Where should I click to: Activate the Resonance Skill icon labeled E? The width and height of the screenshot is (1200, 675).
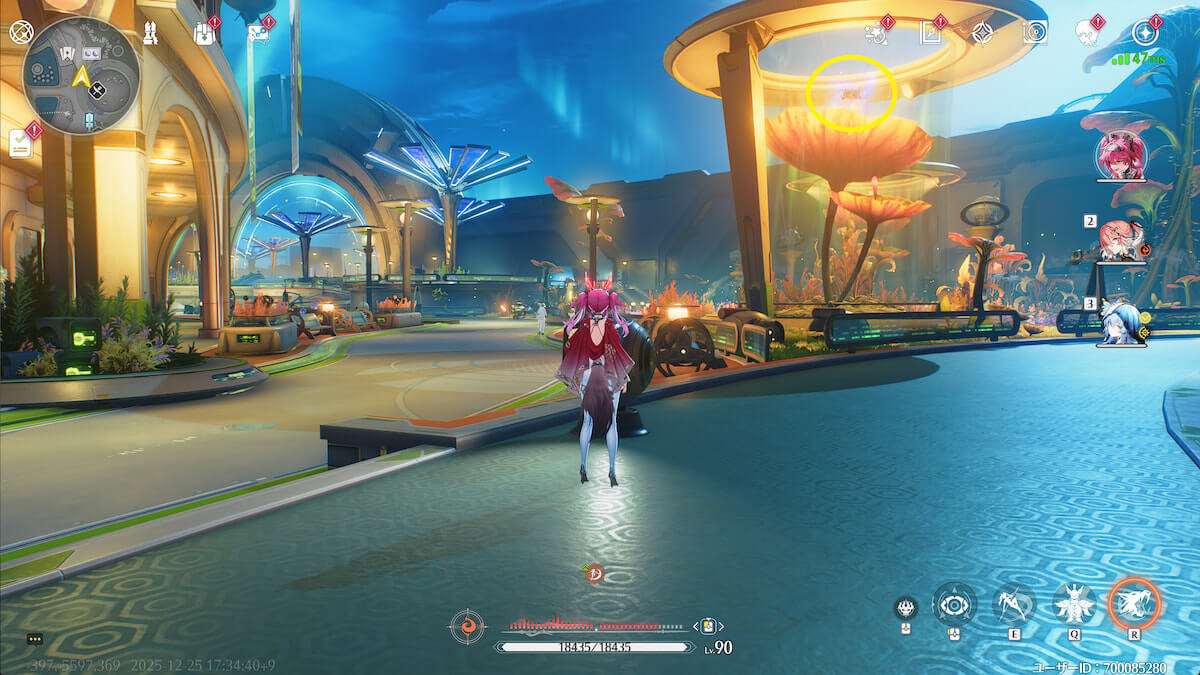coord(1014,603)
